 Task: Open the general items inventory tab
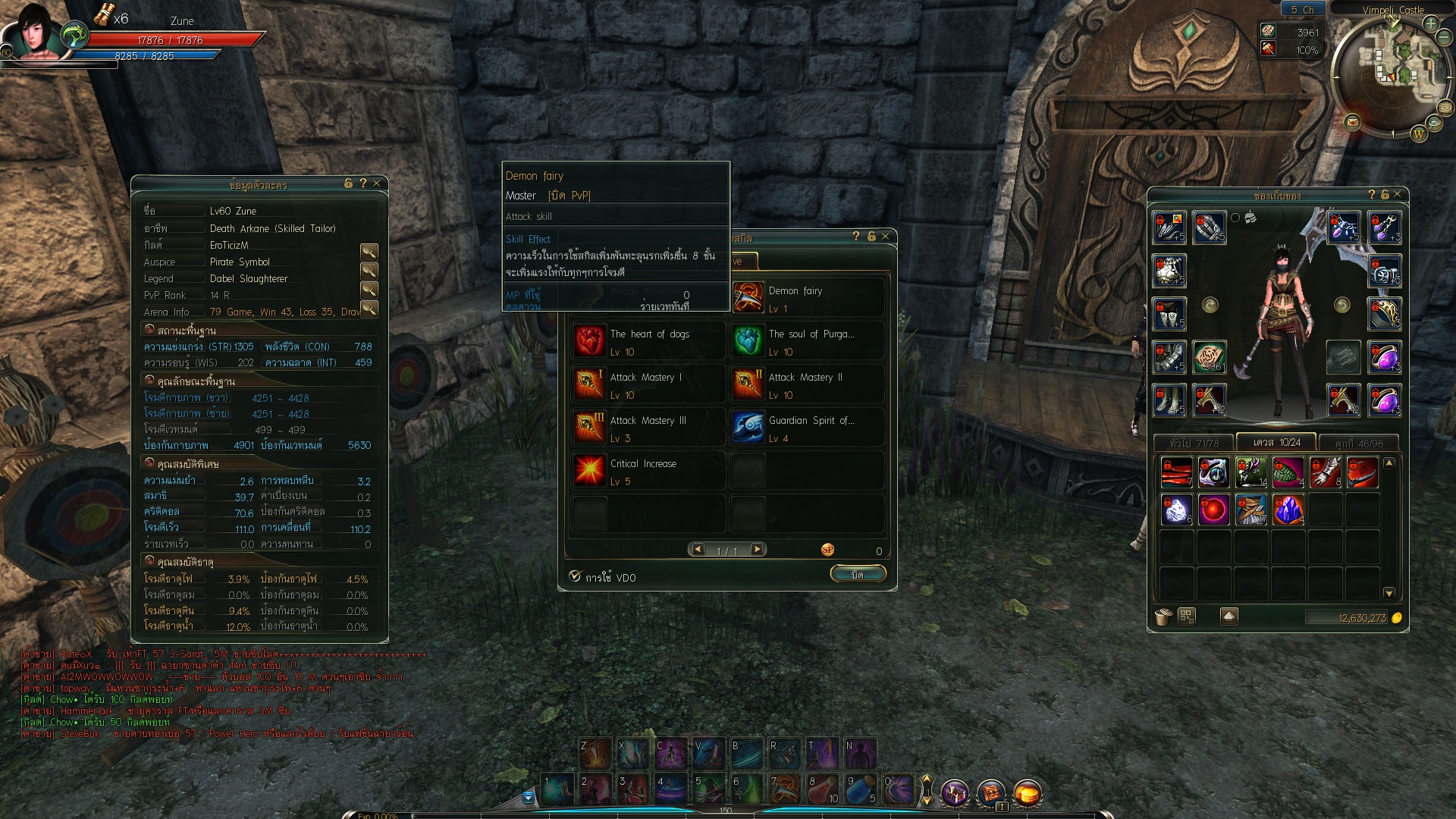coord(1194,443)
